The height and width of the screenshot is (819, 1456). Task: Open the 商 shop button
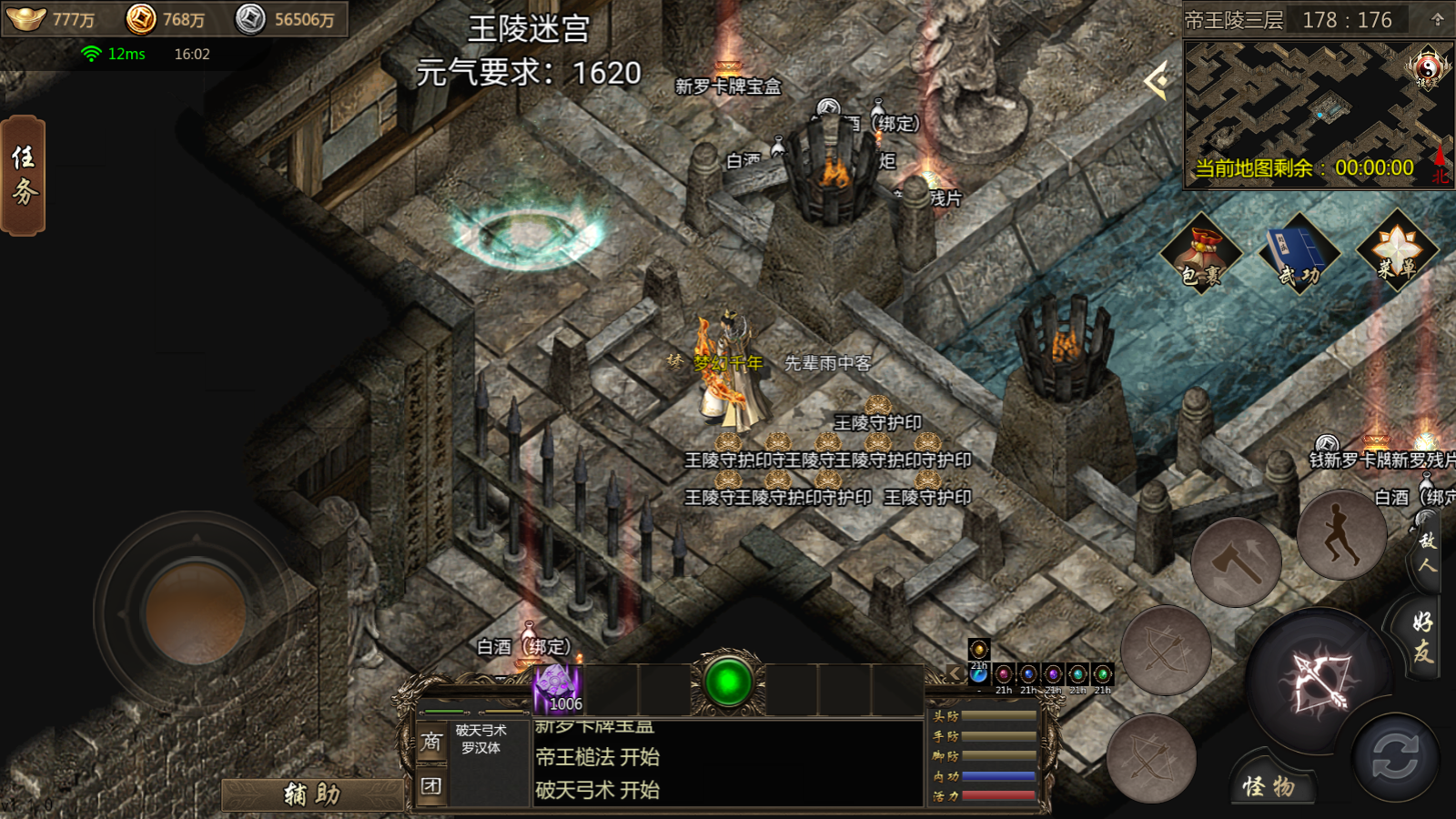click(x=431, y=743)
